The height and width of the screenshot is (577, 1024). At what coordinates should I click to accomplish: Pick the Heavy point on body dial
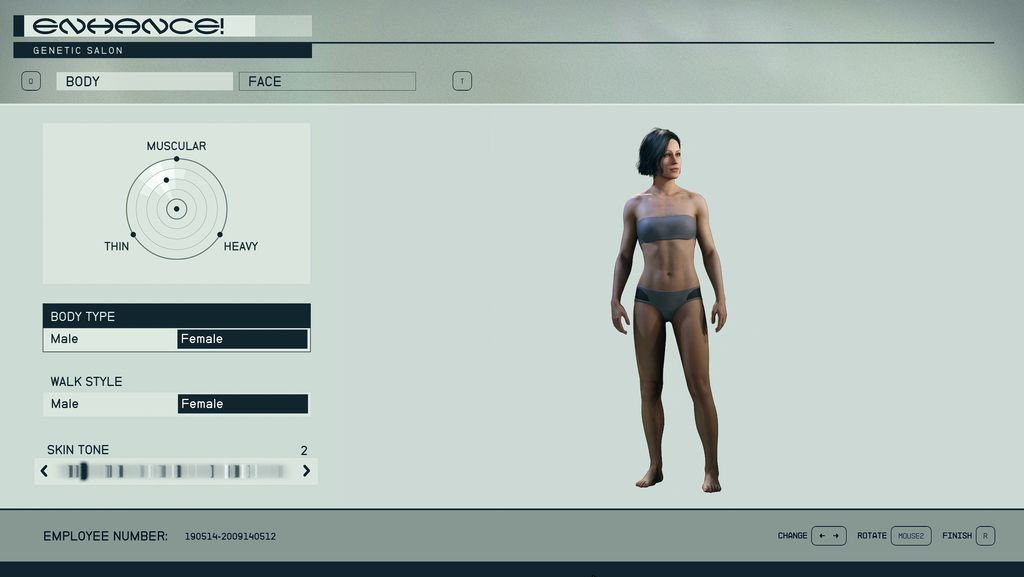point(220,234)
